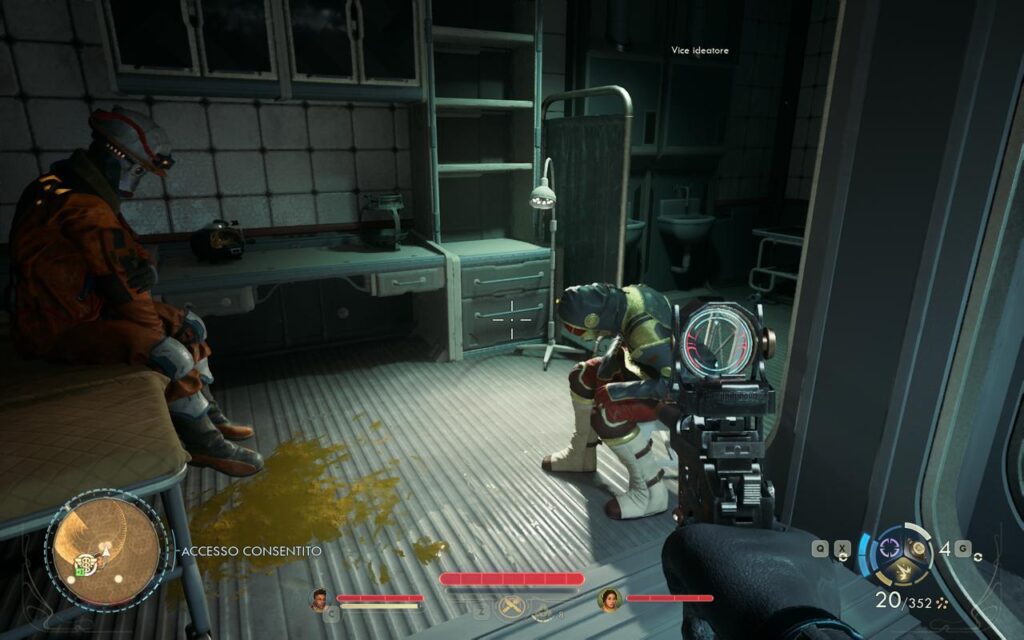Activate the purple crosshair gadget icon
The height and width of the screenshot is (640, 1024).
point(888,548)
